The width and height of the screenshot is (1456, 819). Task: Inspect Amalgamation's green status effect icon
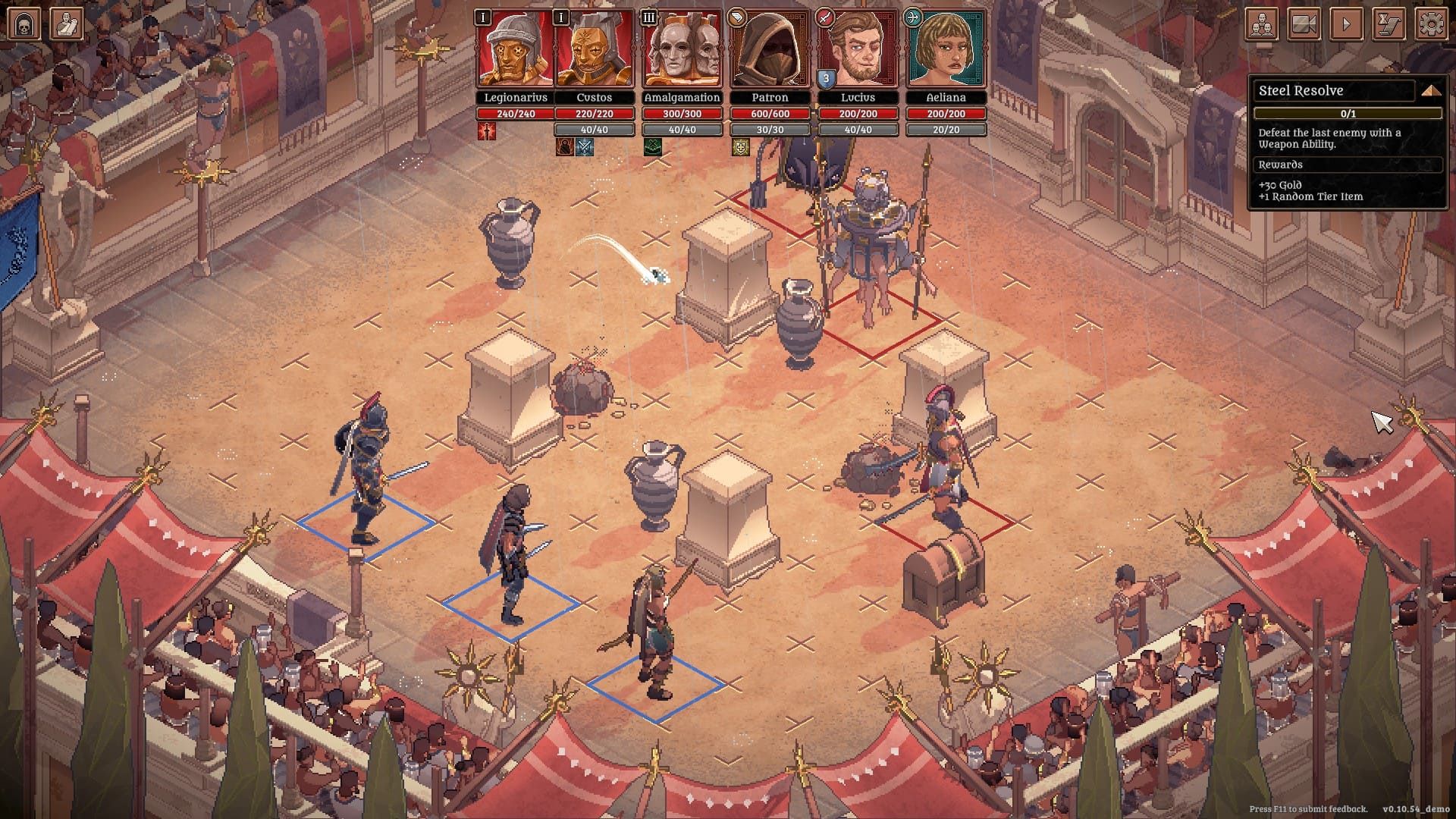coord(652,147)
